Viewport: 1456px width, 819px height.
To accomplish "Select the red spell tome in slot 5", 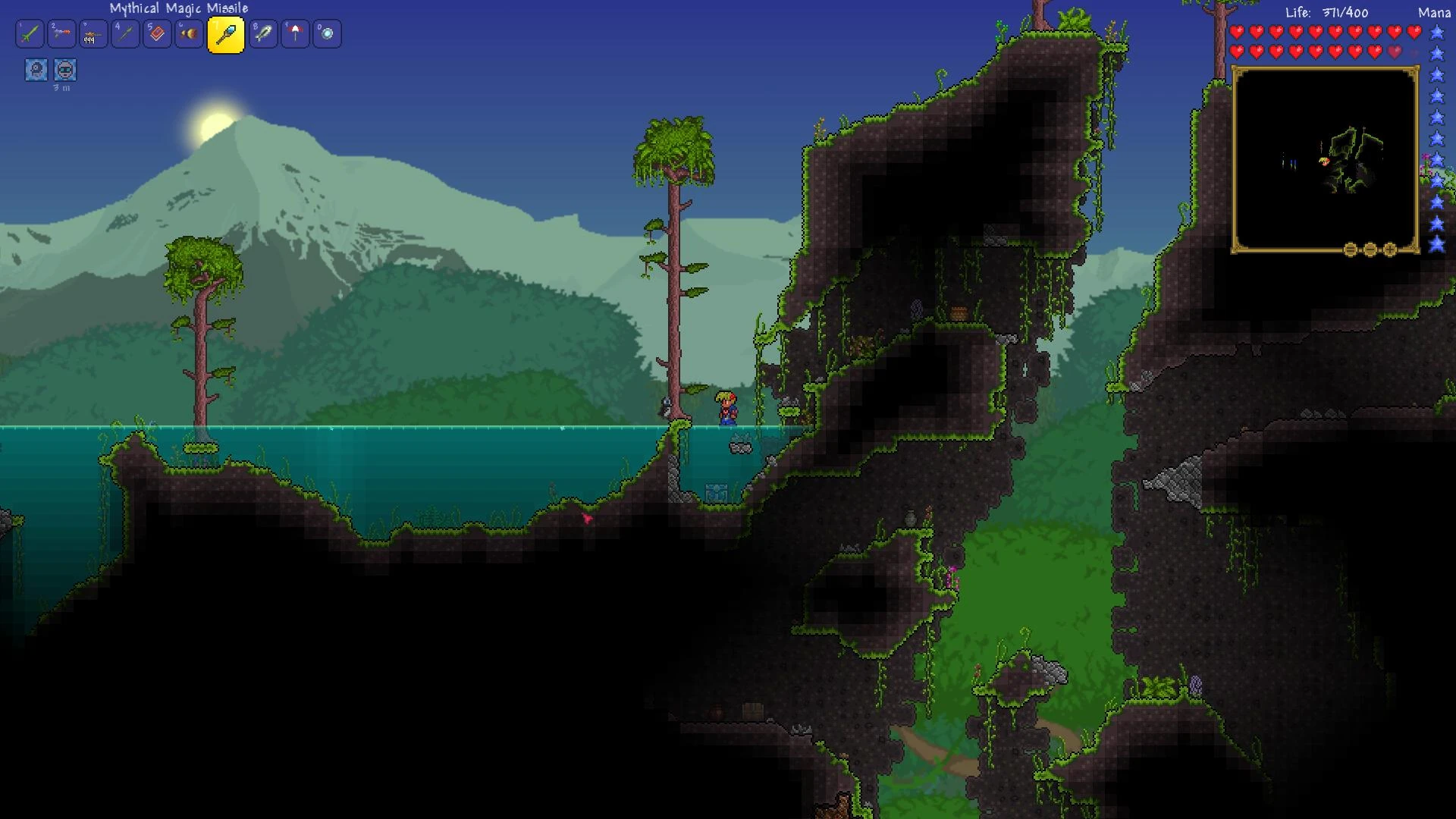I will point(157,33).
